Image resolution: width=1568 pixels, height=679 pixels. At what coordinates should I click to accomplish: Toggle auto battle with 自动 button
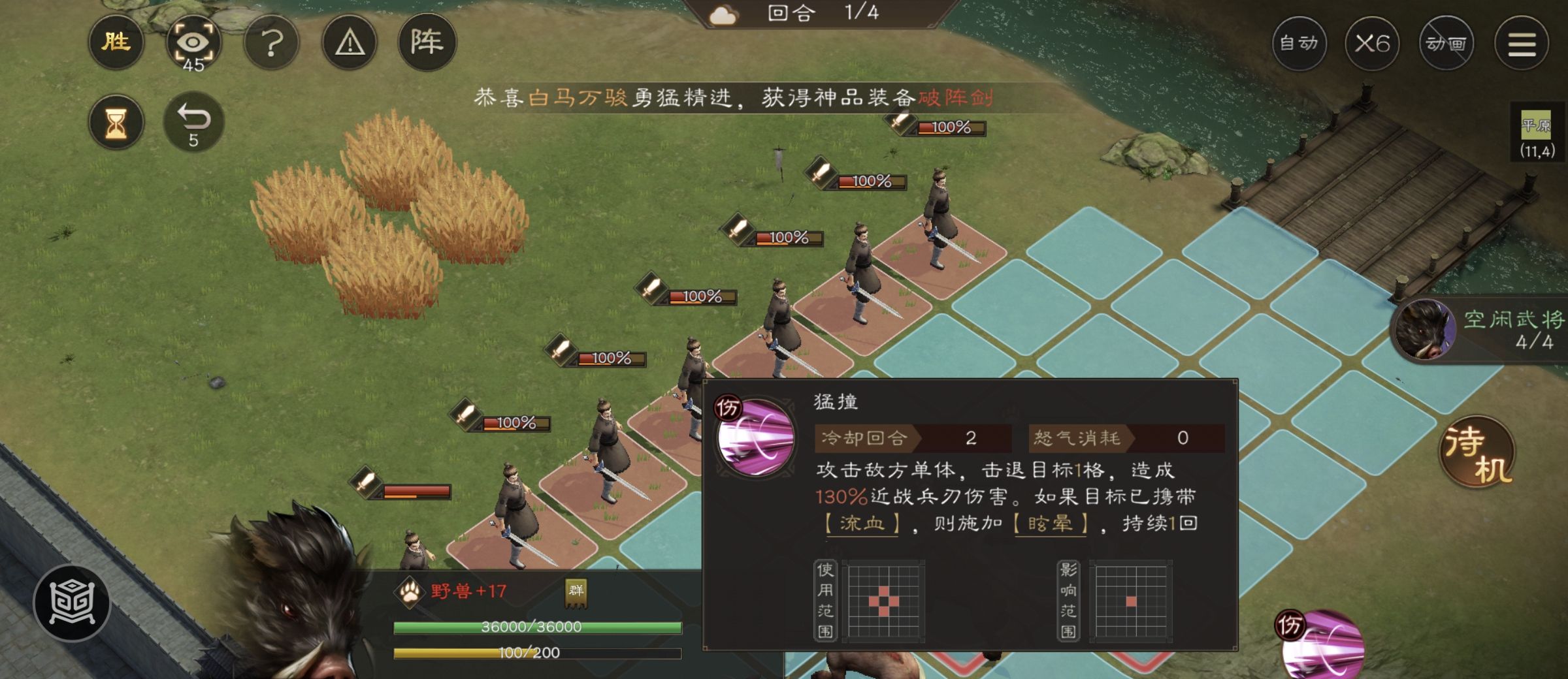click(1299, 42)
